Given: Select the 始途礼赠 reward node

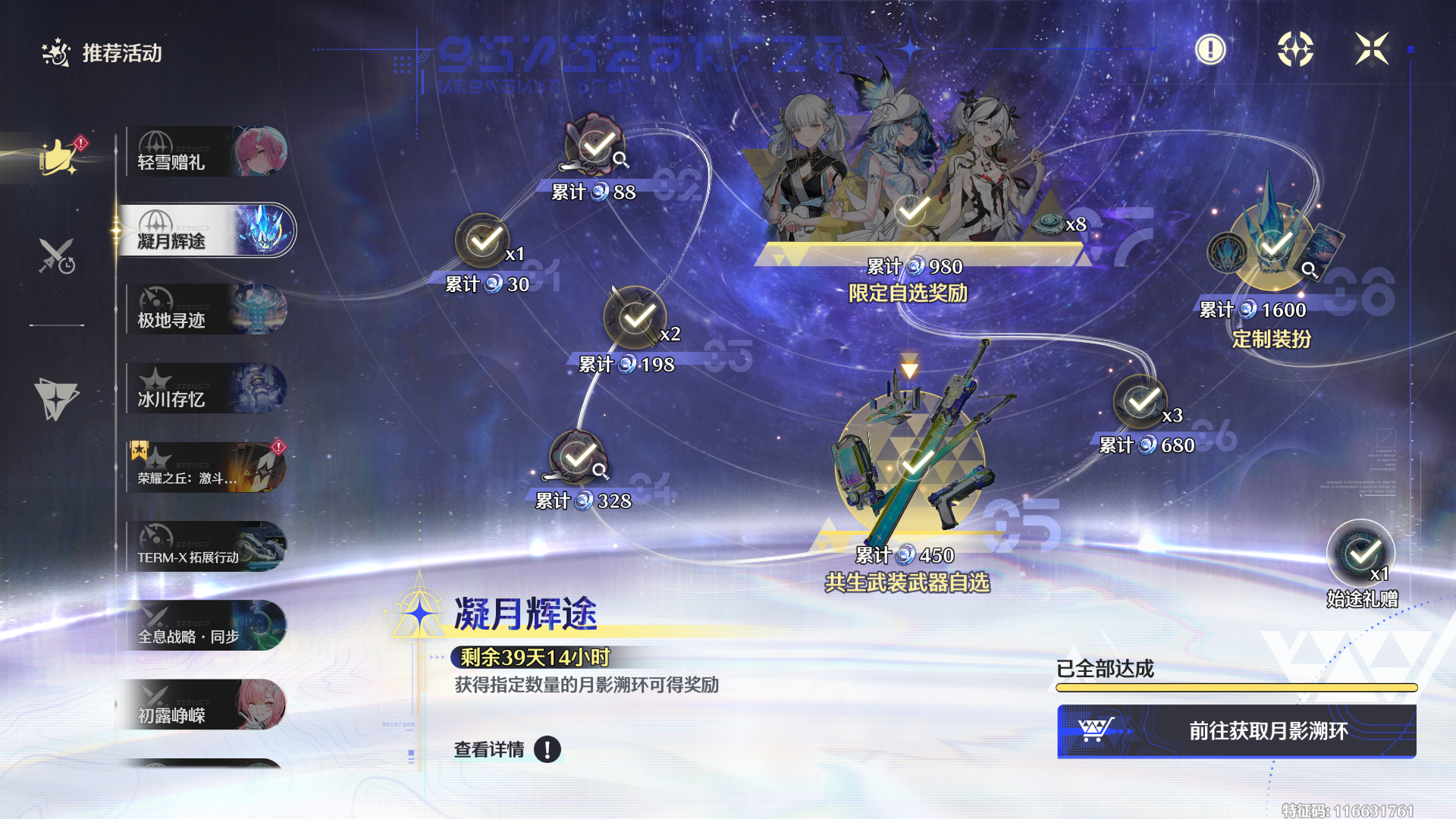Looking at the screenshot, I should tap(1361, 554).
